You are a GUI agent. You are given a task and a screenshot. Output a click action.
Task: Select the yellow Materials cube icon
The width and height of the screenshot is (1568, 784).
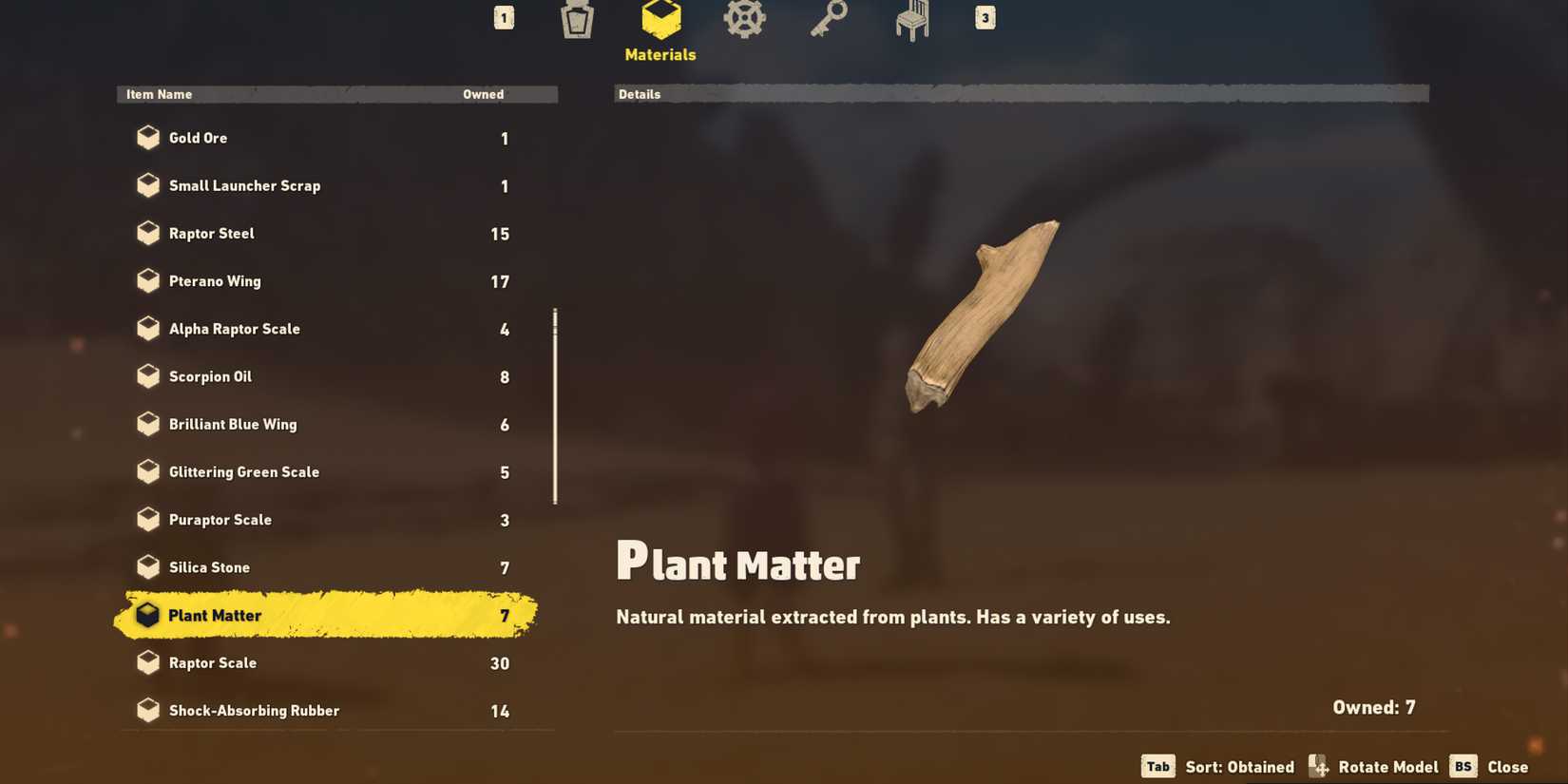tap(659, 19)
